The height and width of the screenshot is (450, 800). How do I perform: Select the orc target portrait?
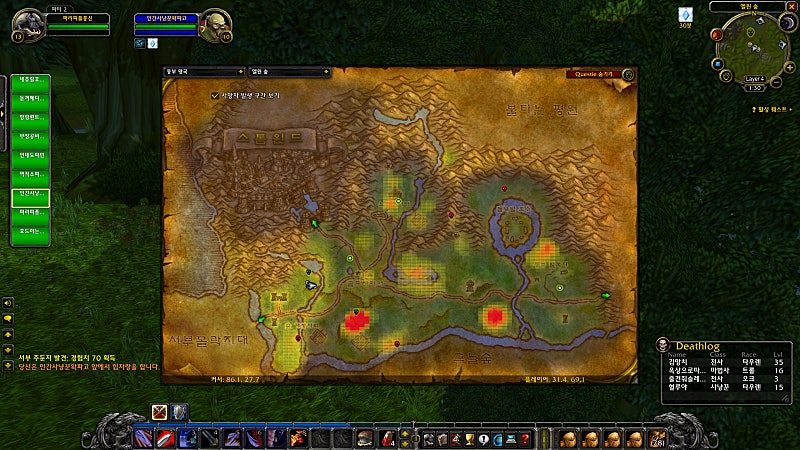tap(214, 25)
